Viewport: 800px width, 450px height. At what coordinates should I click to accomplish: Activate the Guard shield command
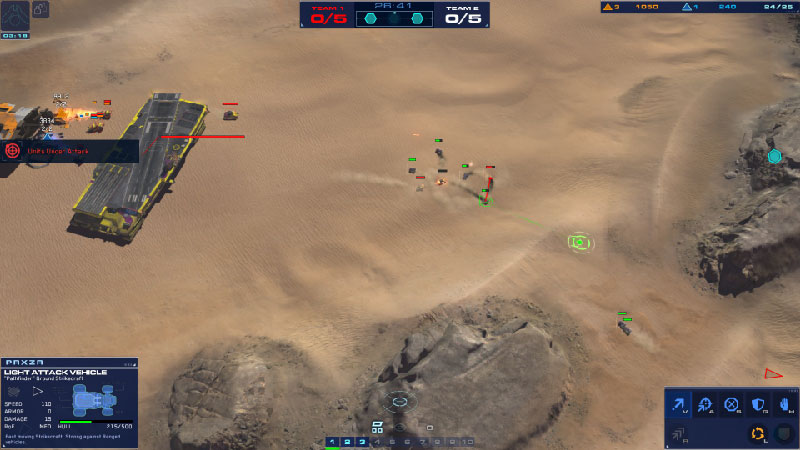coord(758,405)
